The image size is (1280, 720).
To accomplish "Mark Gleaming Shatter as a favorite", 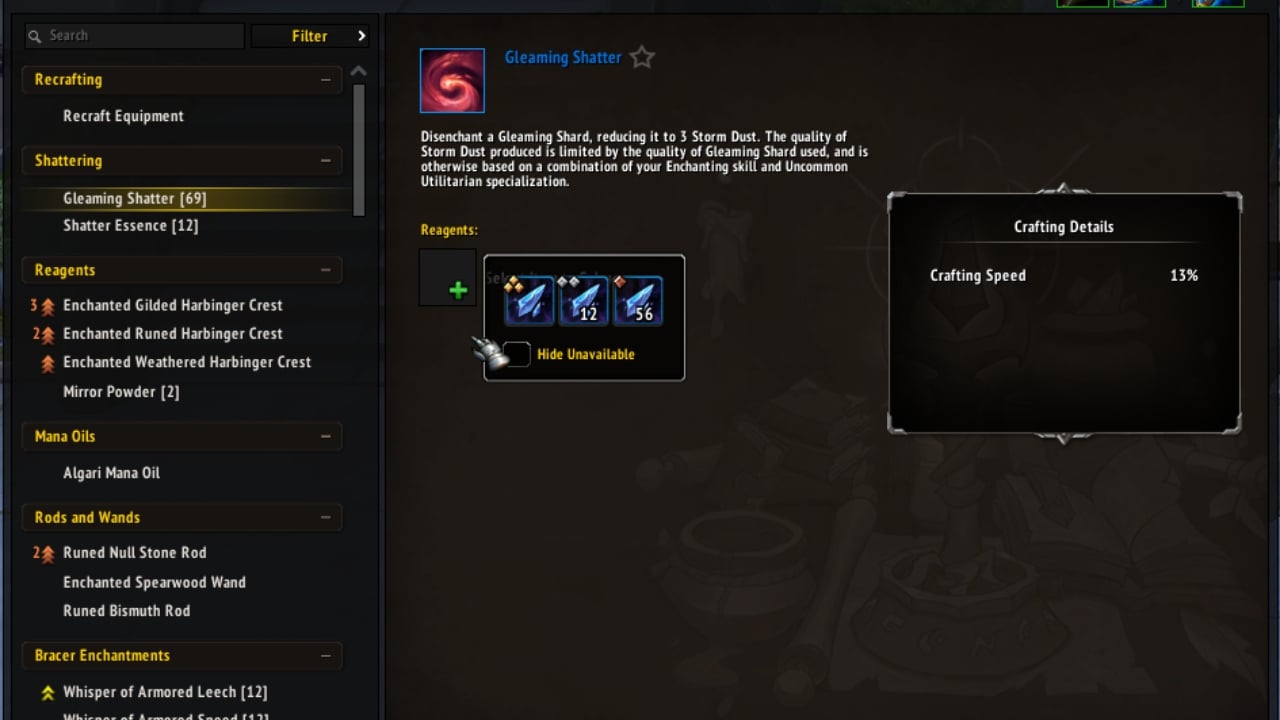I will (x=641, y=57).
